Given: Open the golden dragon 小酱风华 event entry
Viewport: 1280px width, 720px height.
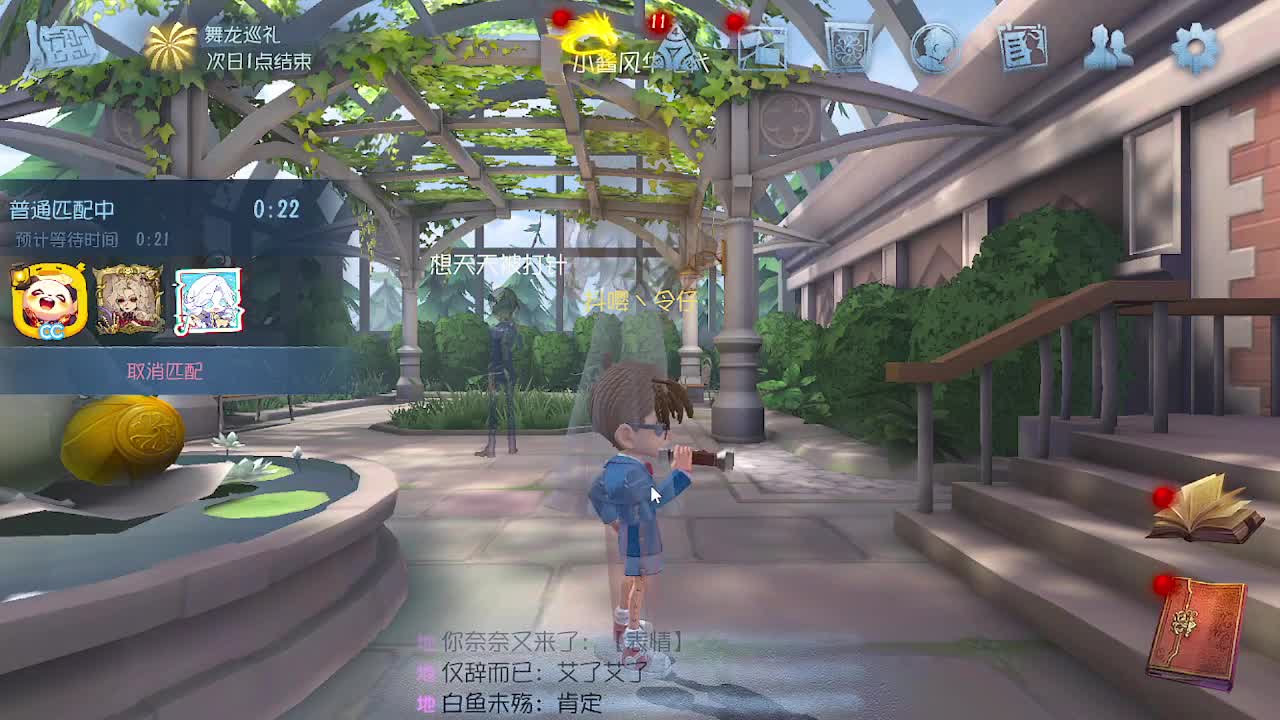Looking at the screenshot, I should (x=590, y=40).
